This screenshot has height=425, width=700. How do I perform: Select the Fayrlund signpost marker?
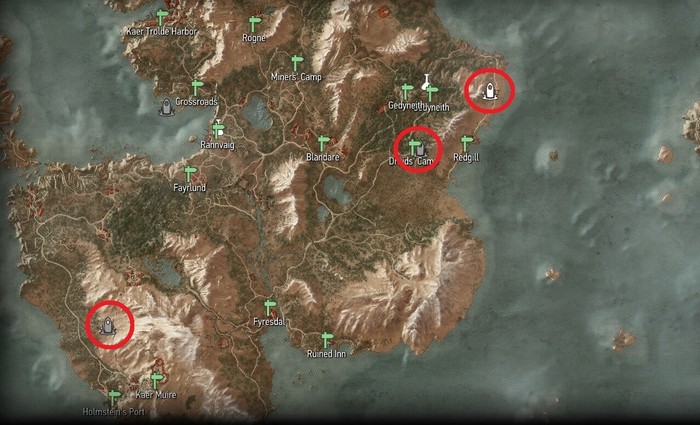pyautogui.click(x=189, y=173)
